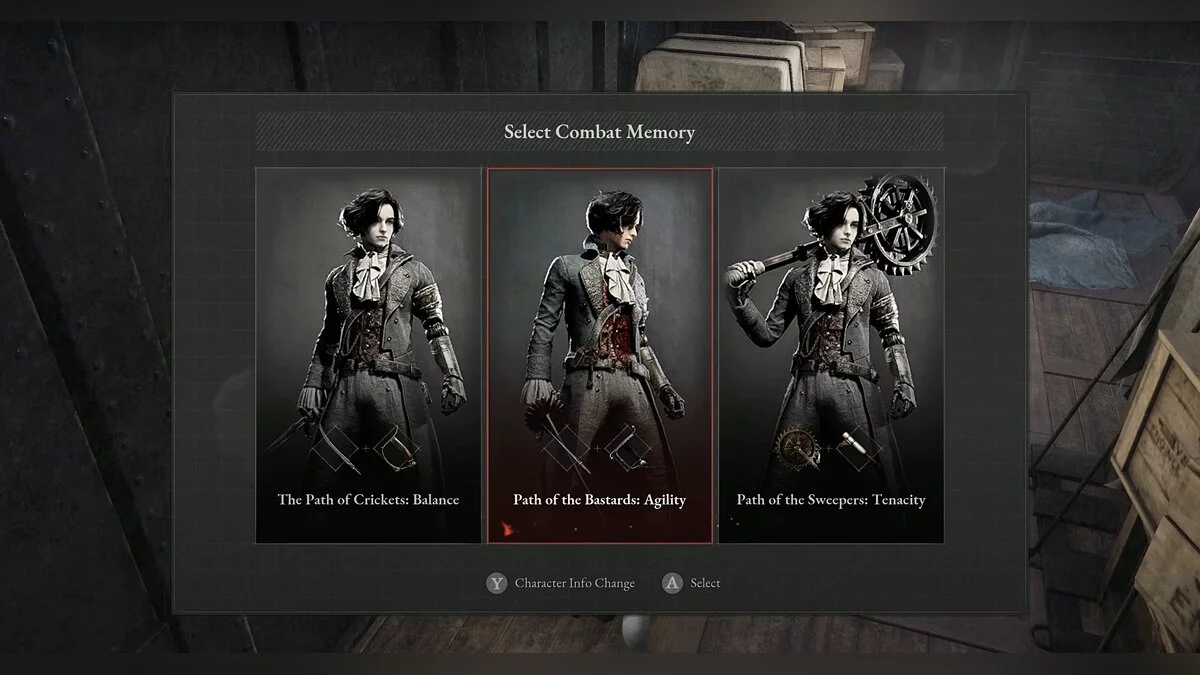The height and width of the screenshot is (675, 1200).
Task: Click the Character Info Change option
Action: pos(562,583)
